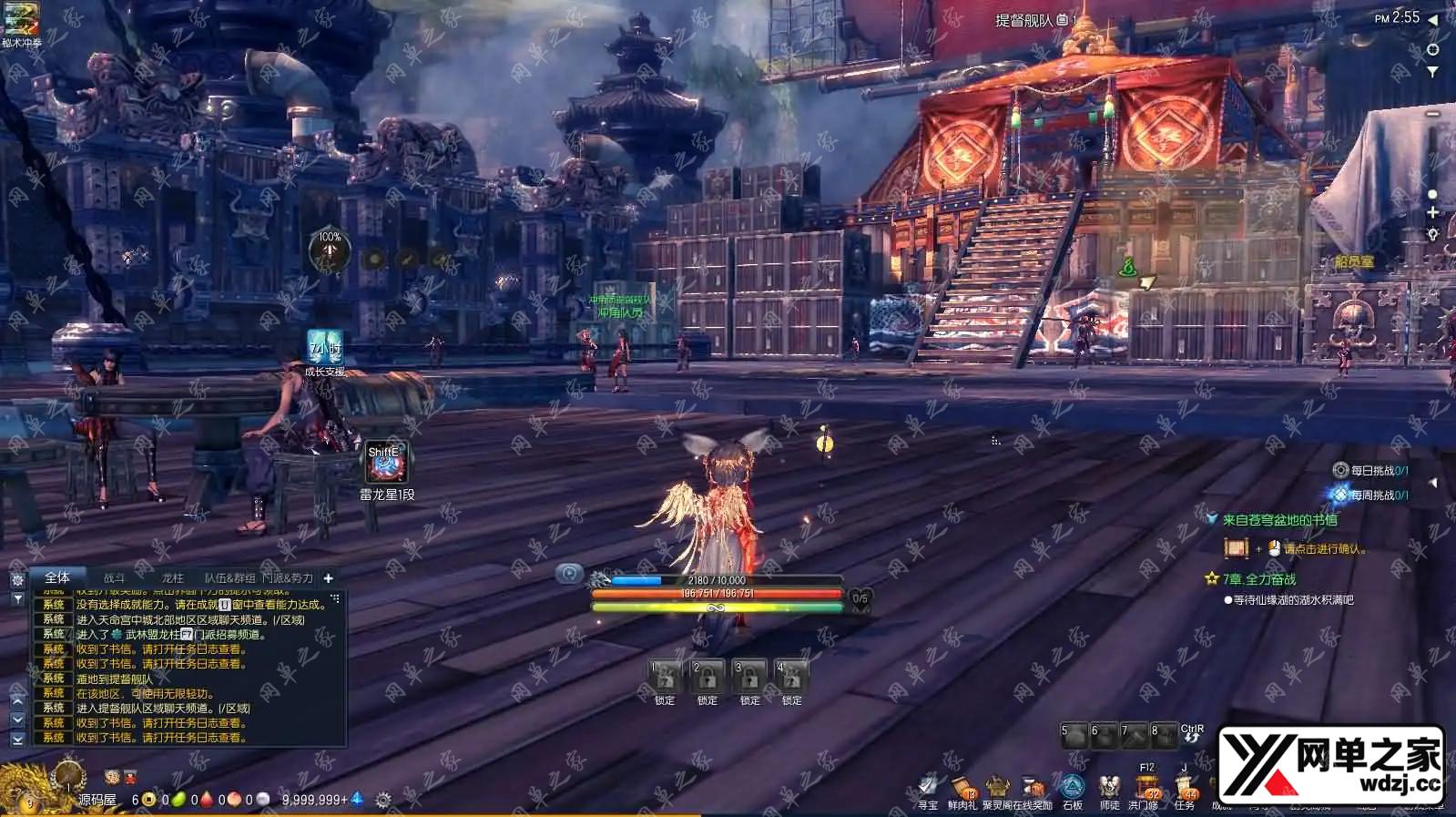Activate the 雷龙星1段 skill icon
The width and height of the screenshot is (1456, 817).
coord(386,465)
